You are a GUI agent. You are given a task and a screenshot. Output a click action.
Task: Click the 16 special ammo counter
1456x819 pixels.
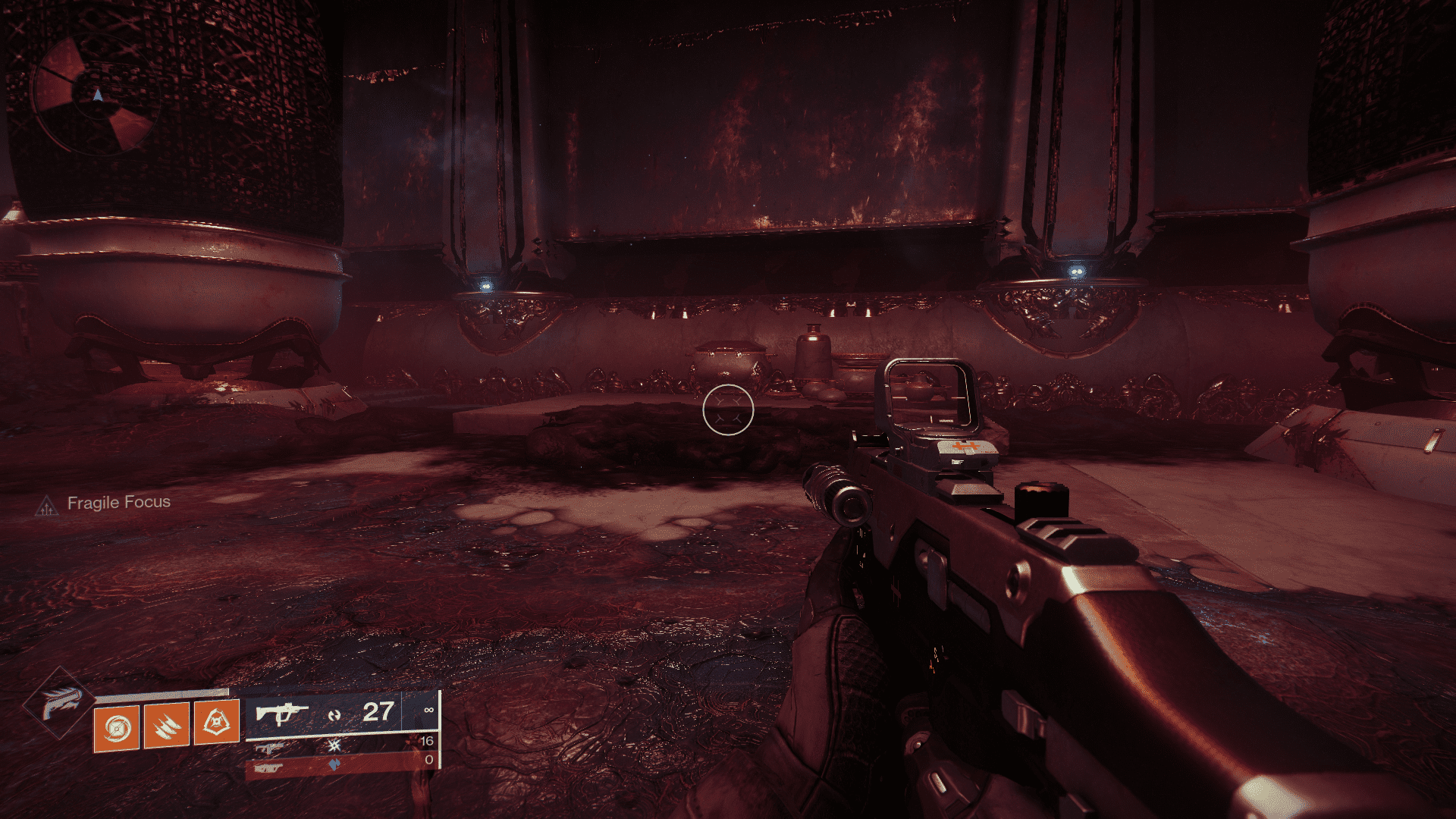(x=427, y=739)
